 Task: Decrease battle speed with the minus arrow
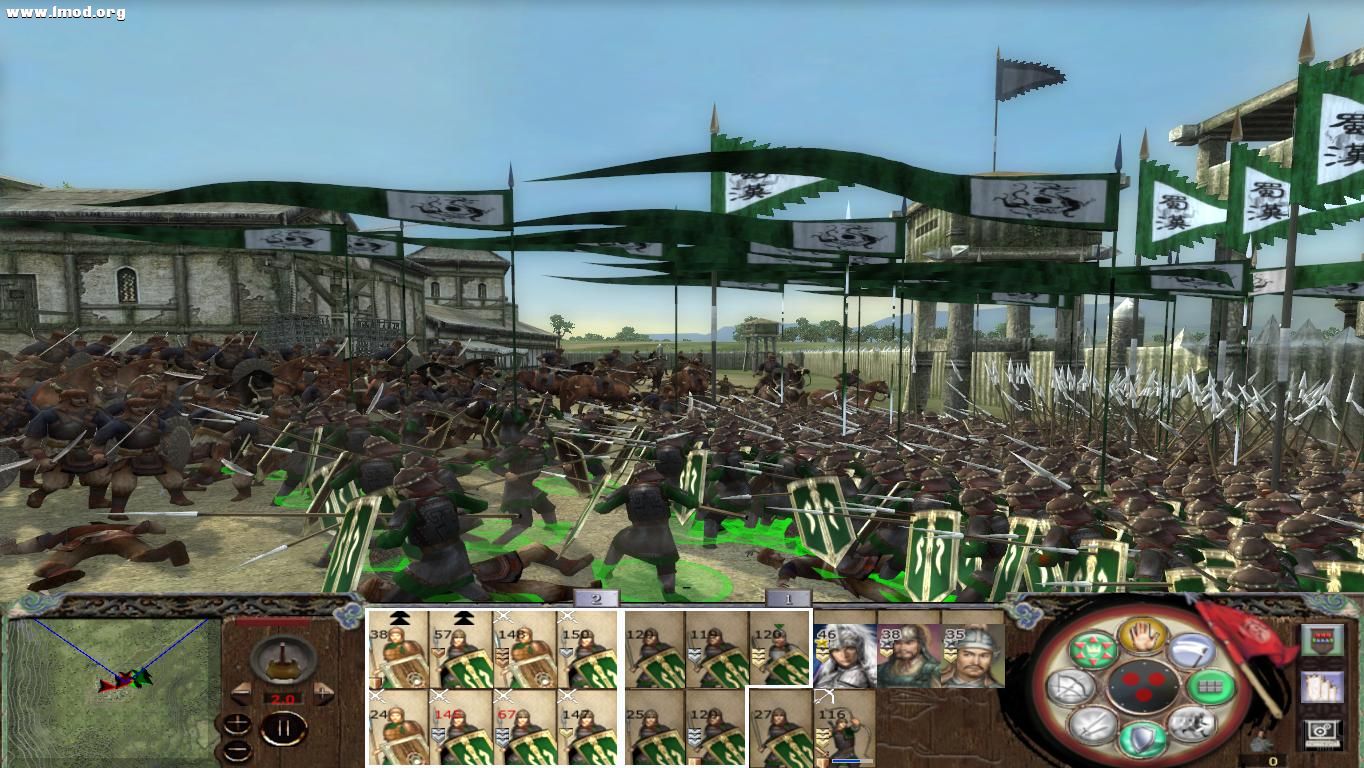coord(241,694)
